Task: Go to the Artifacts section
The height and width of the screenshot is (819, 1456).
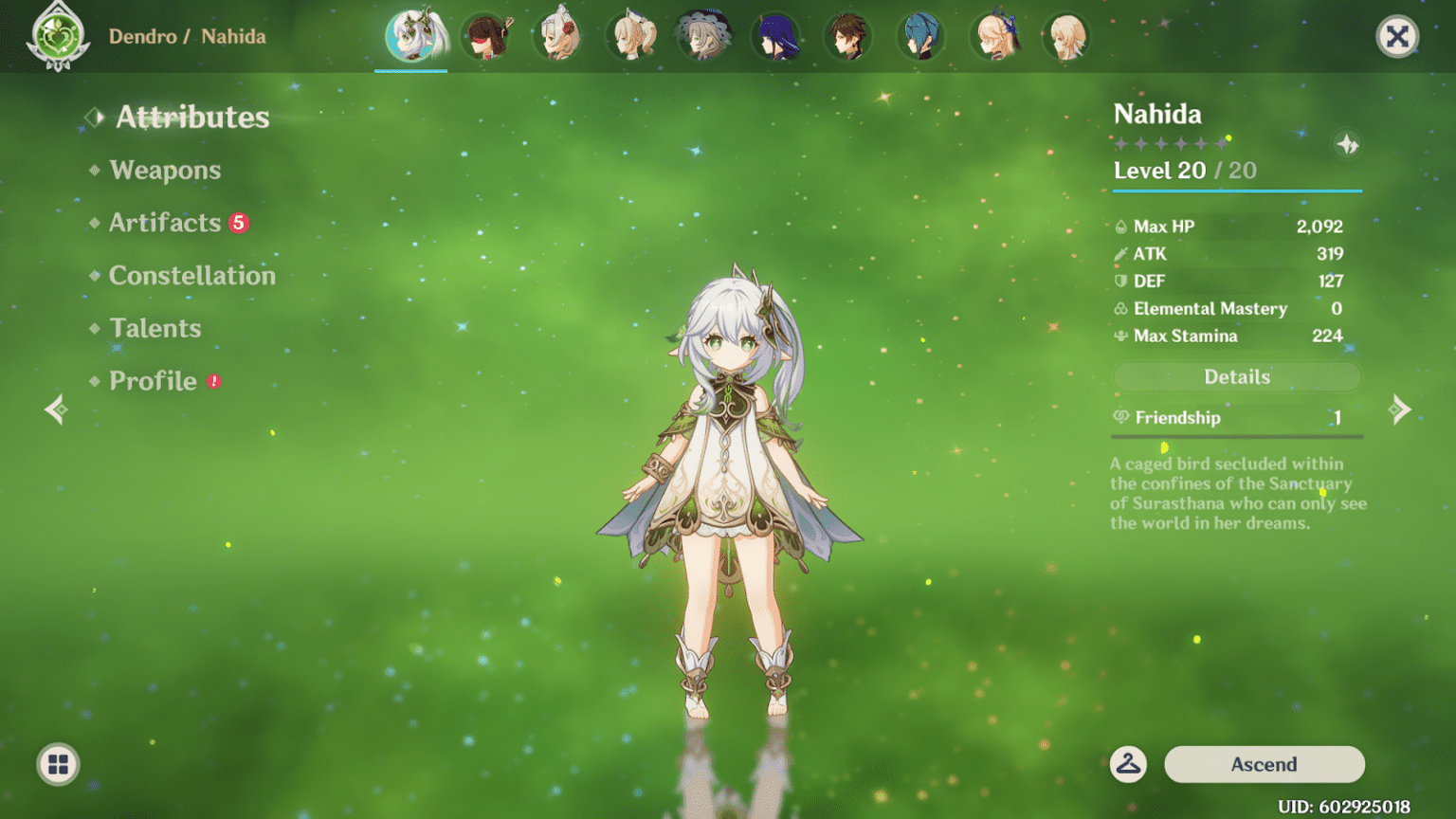Action: click(x=165, y=223)
